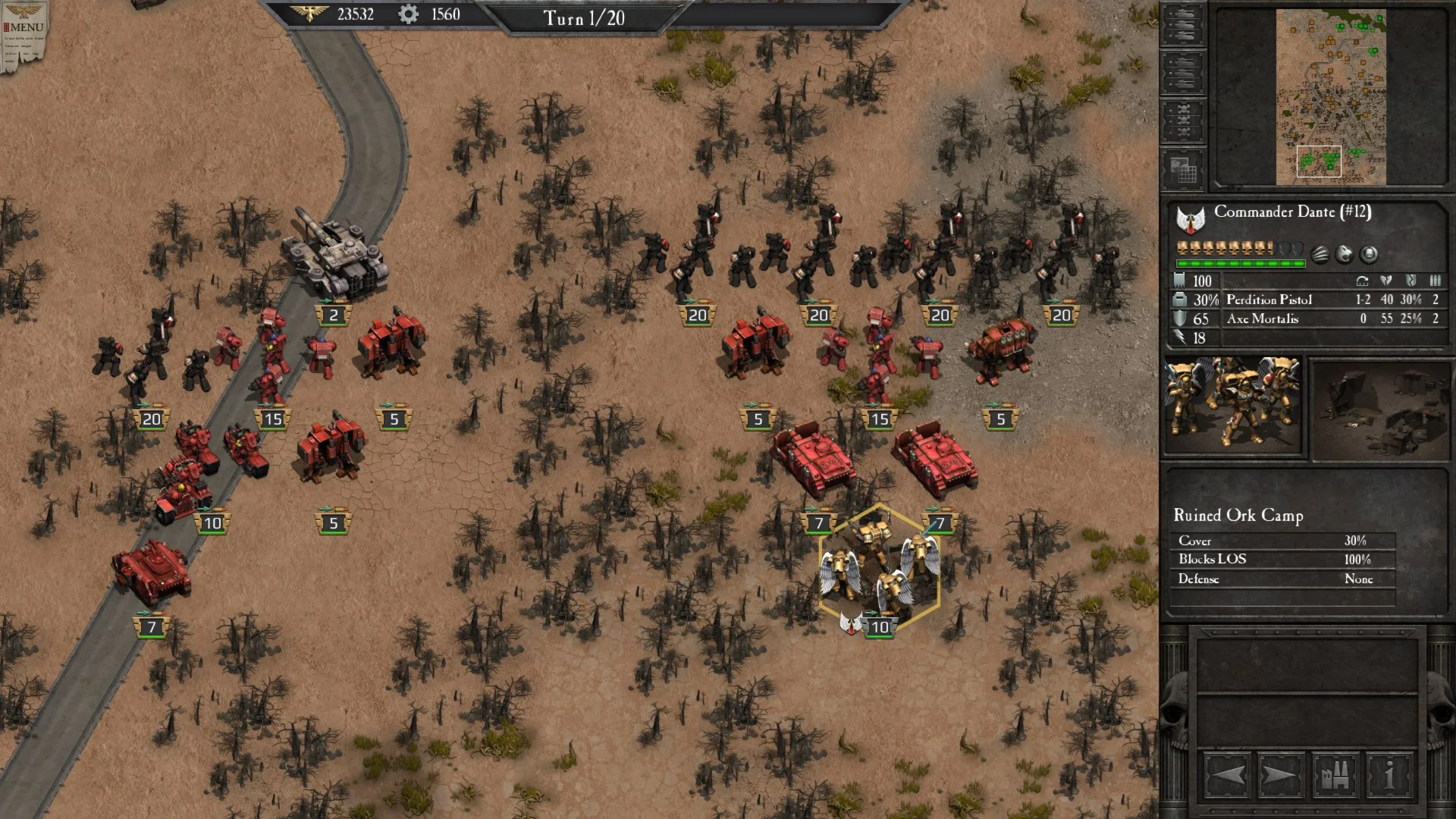The image size is (1456, 819).
Task: Click the roaring beast head trait icon
Action: coord(1345,254)
